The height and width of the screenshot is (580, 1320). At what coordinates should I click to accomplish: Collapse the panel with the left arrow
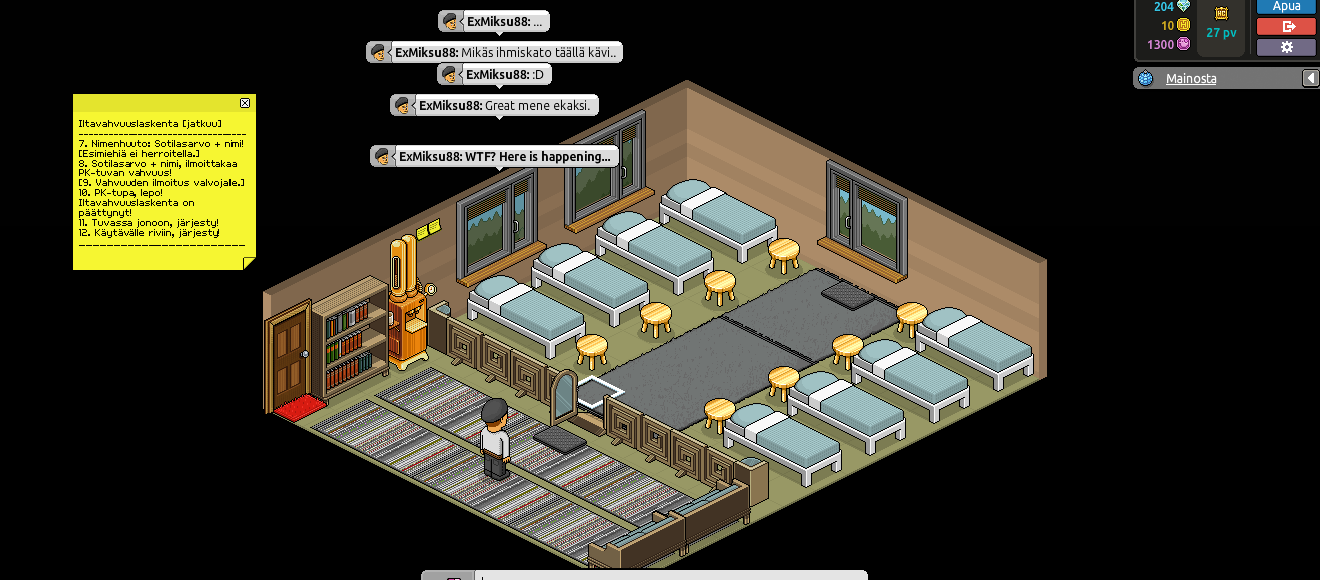(1309, 78)
